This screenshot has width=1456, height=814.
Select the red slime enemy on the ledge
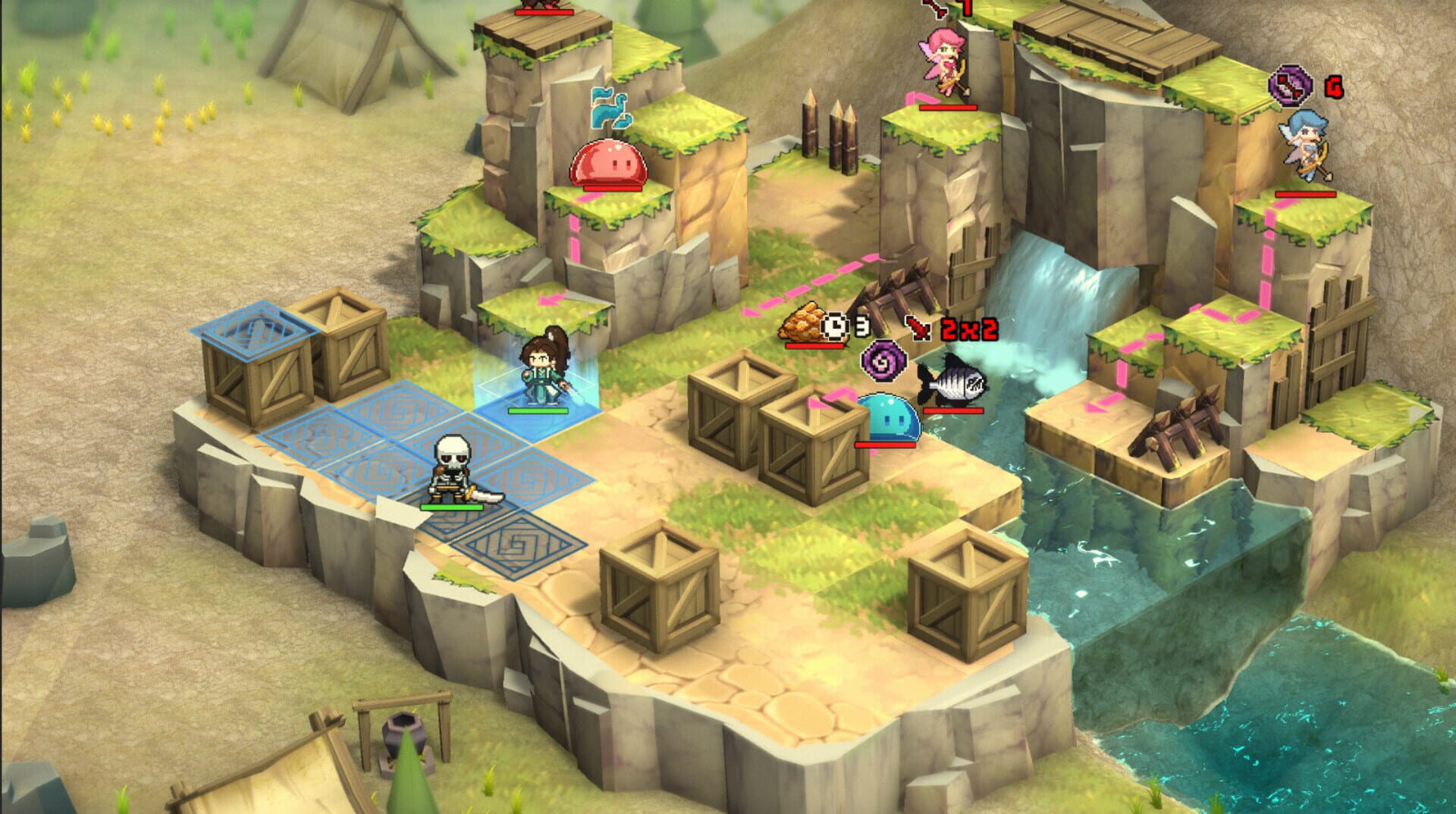pos(607,164)
